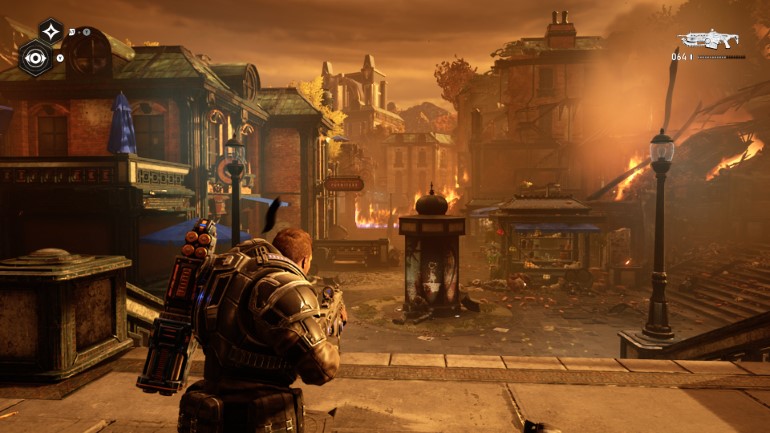Select the Lancer rifle weapon icon
770x433 pixels.
708,40
